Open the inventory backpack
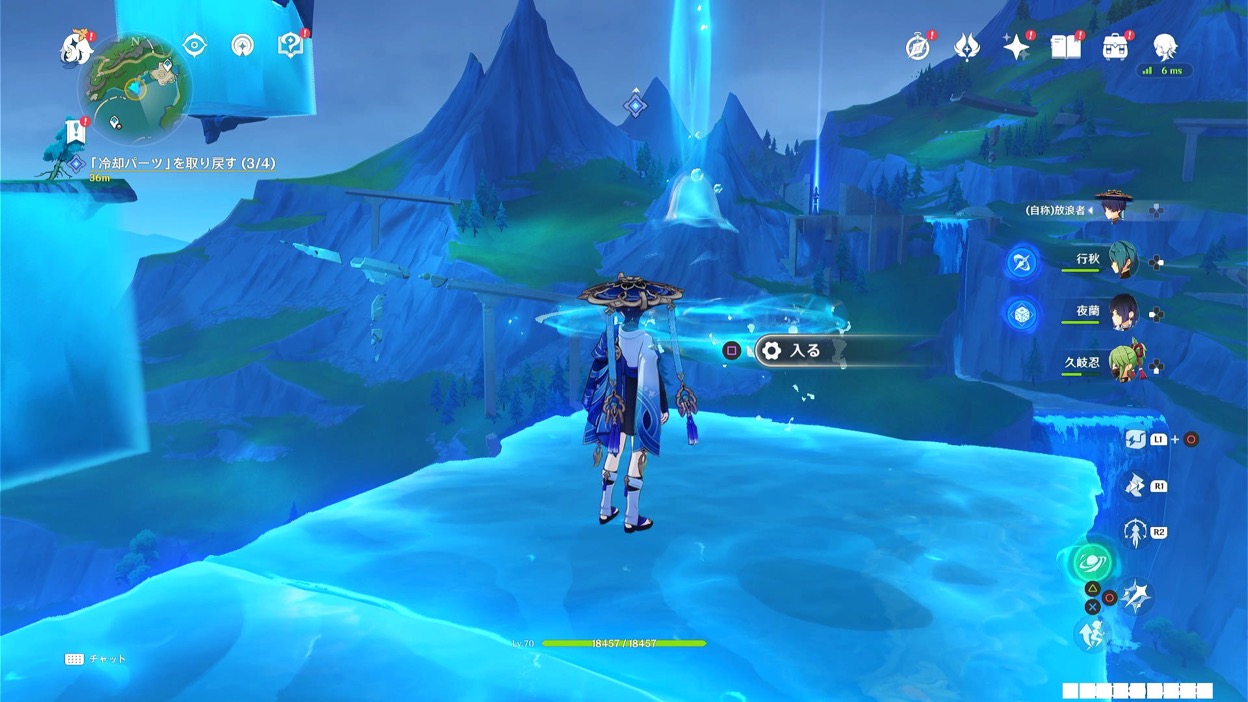 pos(1115,46)
